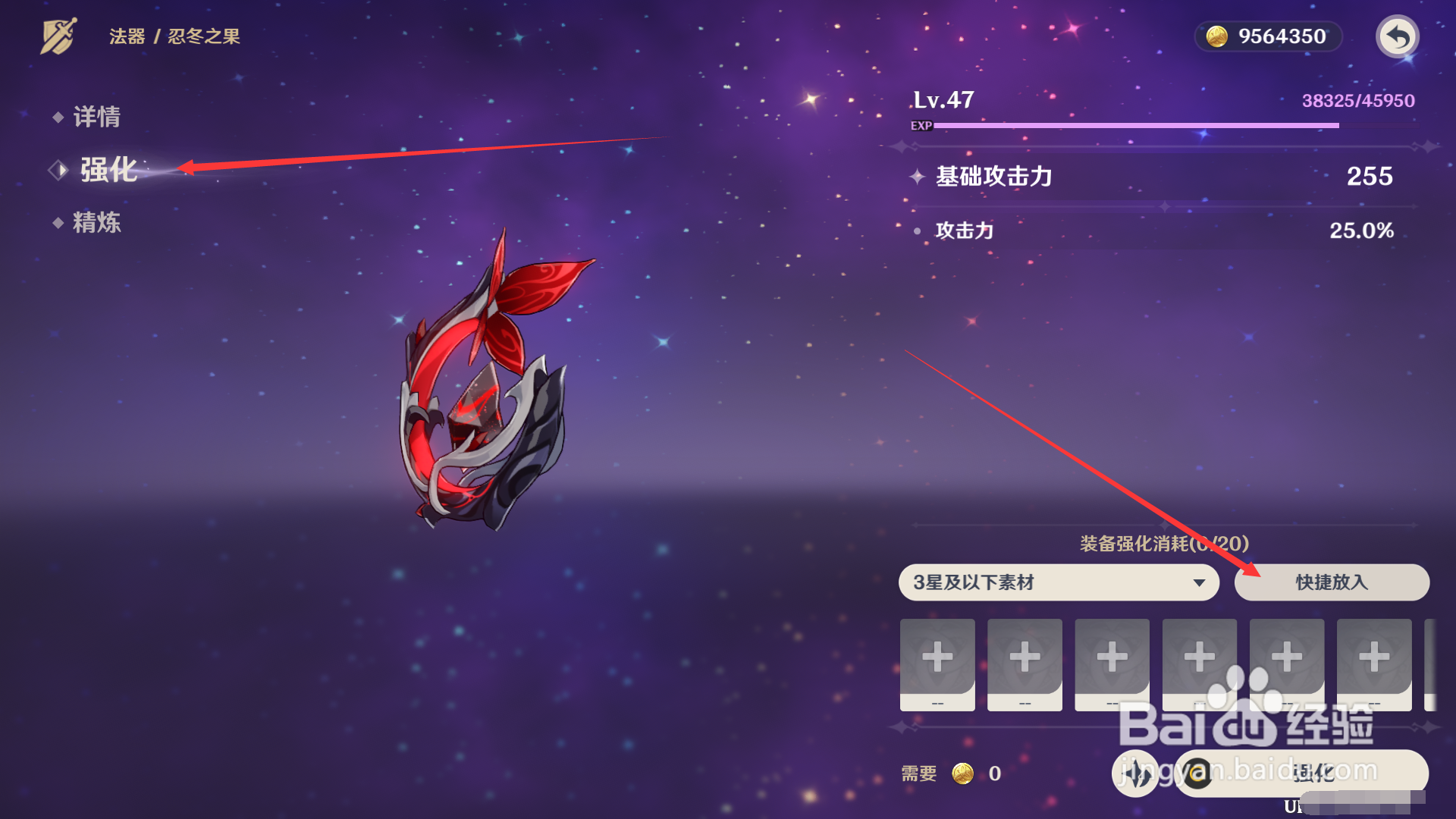The width and height of the screenshot is (1456, 819).
Task: Toggle the quick-enhance crystal toggle
Action: [1135, 773]
